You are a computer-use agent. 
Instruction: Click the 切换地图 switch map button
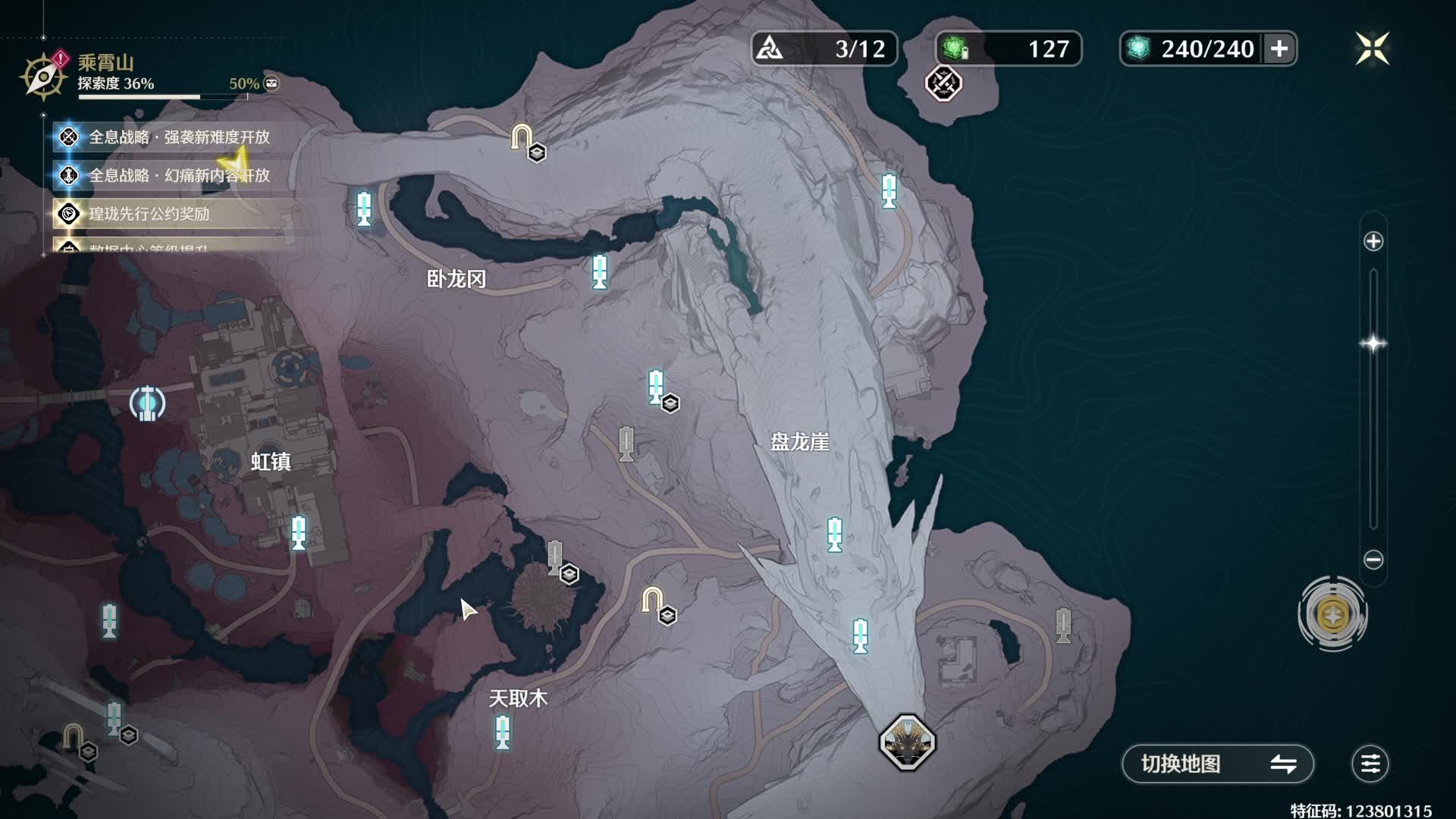1217,764
